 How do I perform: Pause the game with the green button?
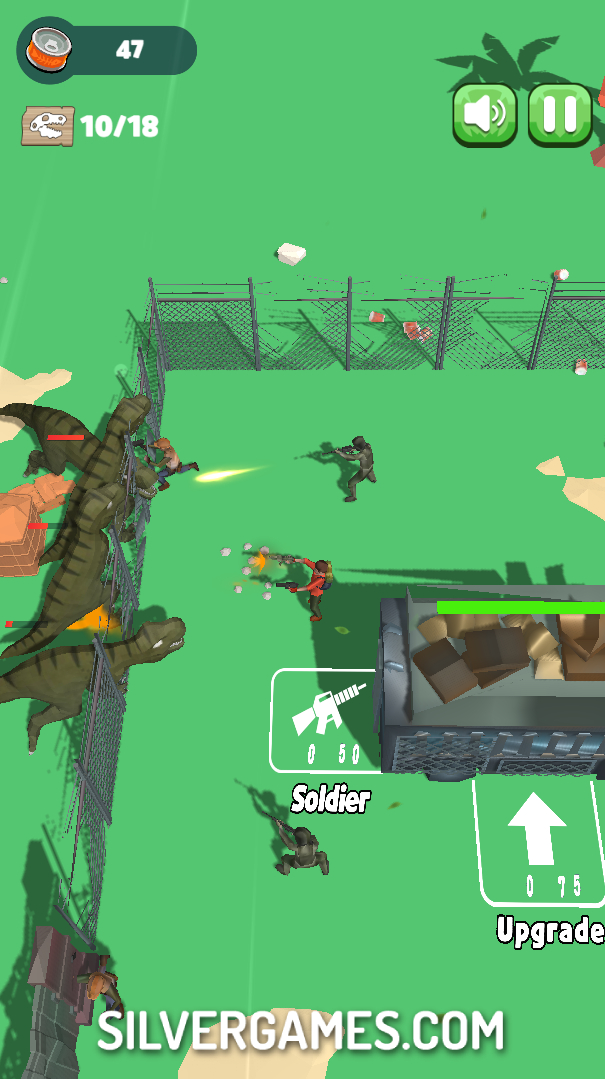pyautogui.click(x=560, y=114)
